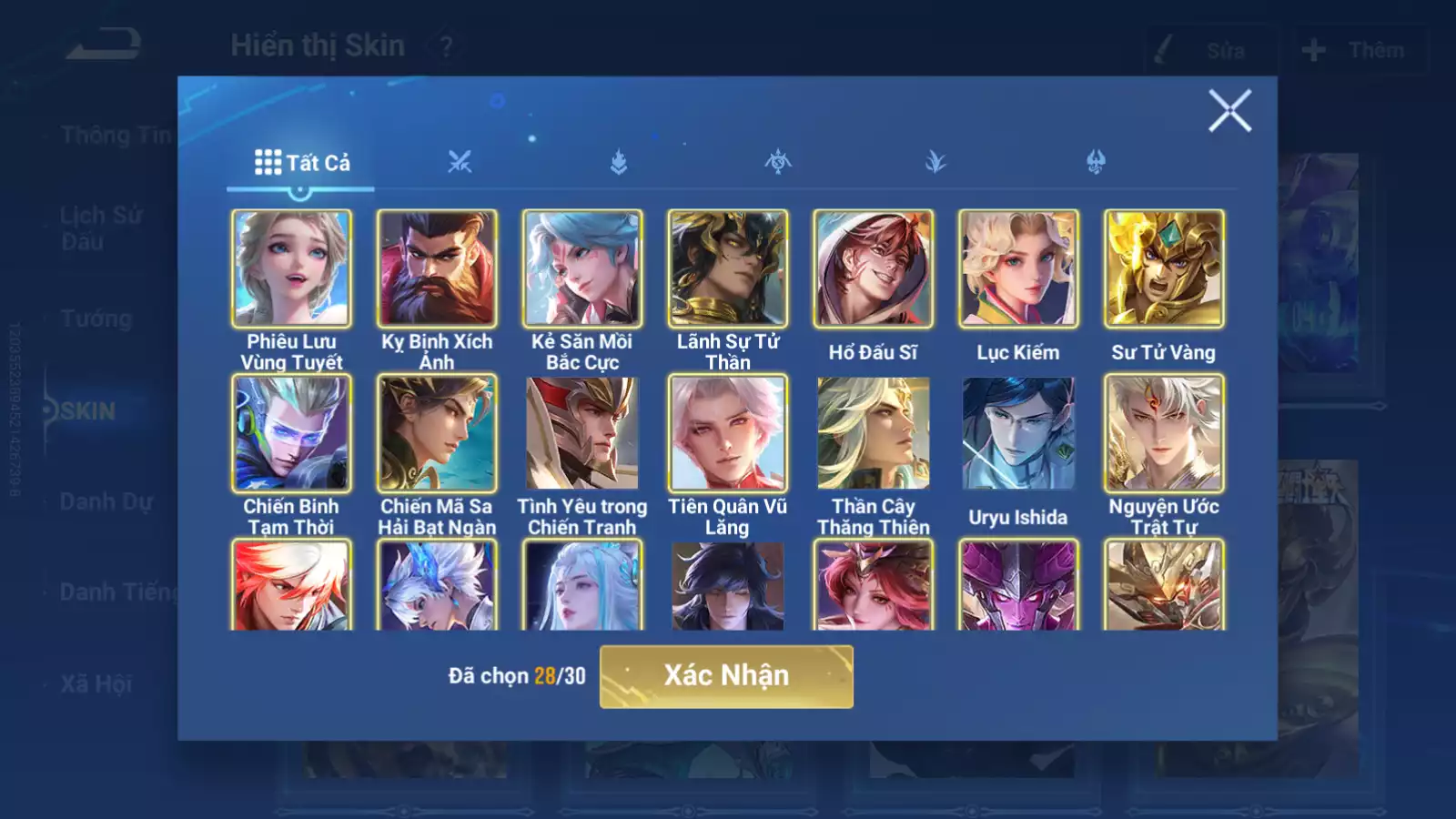Pick the Kẻ Săn Mồi Bắc Cực skin
Image resolution: width=1456 pixels, height=819 pixels.
point(582,268)
